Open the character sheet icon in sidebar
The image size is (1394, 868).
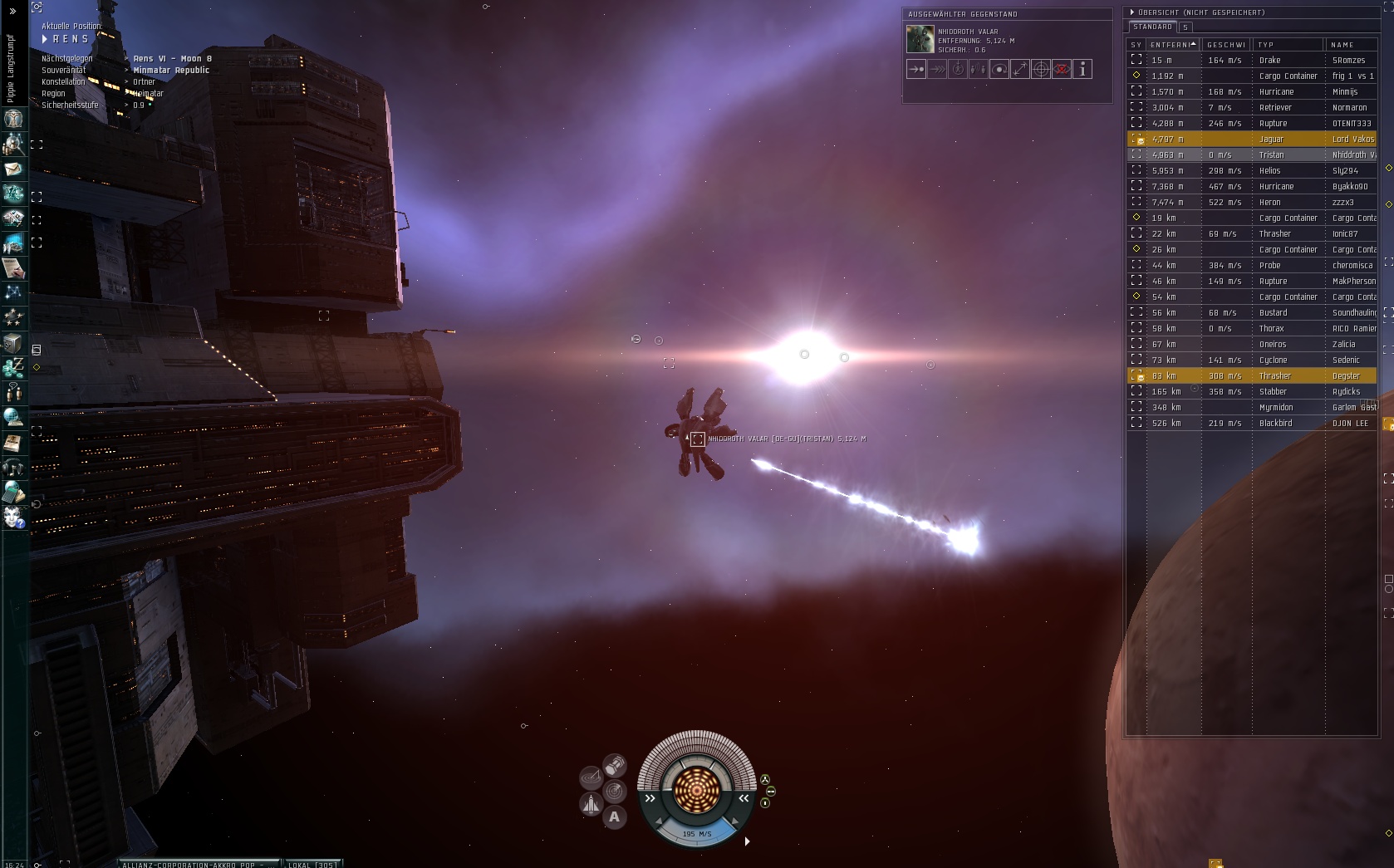click(x=13, y=120)
